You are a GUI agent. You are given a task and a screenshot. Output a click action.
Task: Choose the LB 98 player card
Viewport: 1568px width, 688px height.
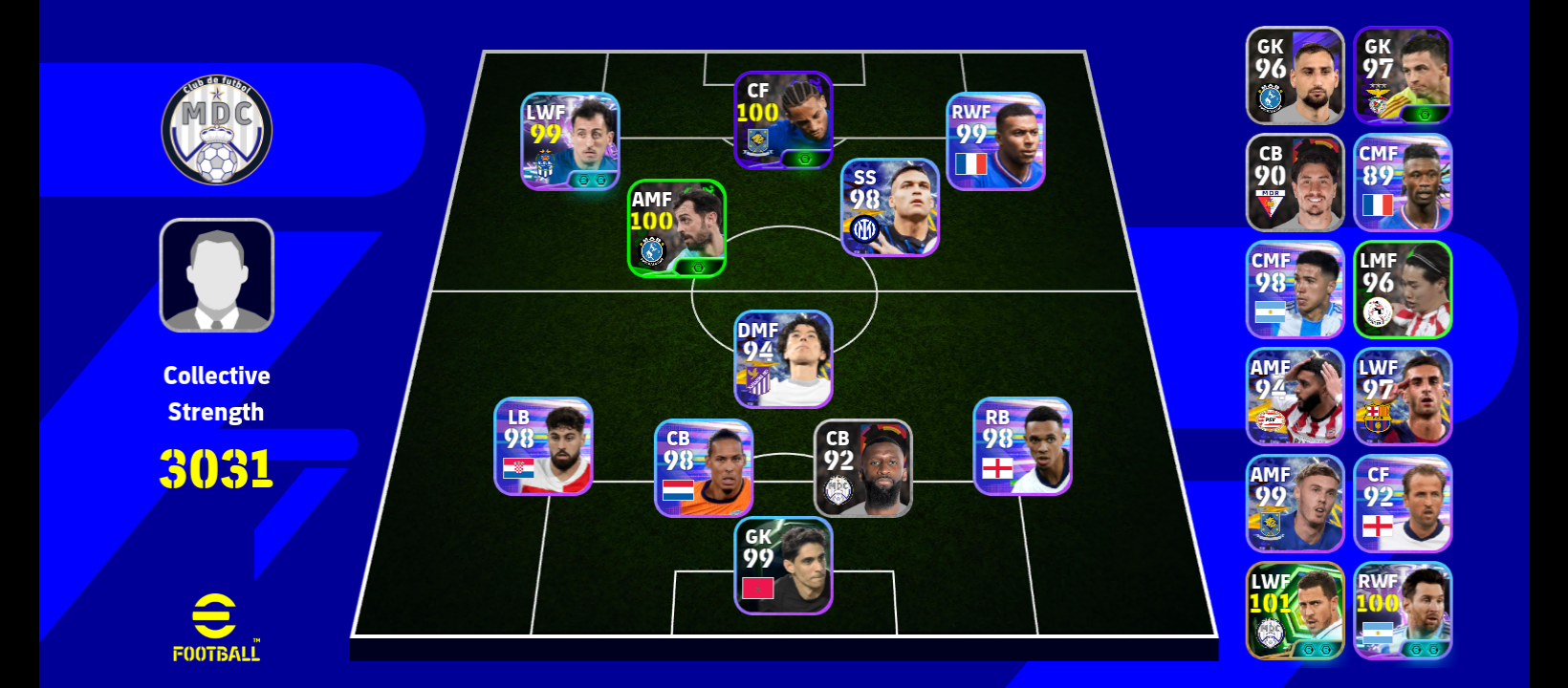(543, 446)
